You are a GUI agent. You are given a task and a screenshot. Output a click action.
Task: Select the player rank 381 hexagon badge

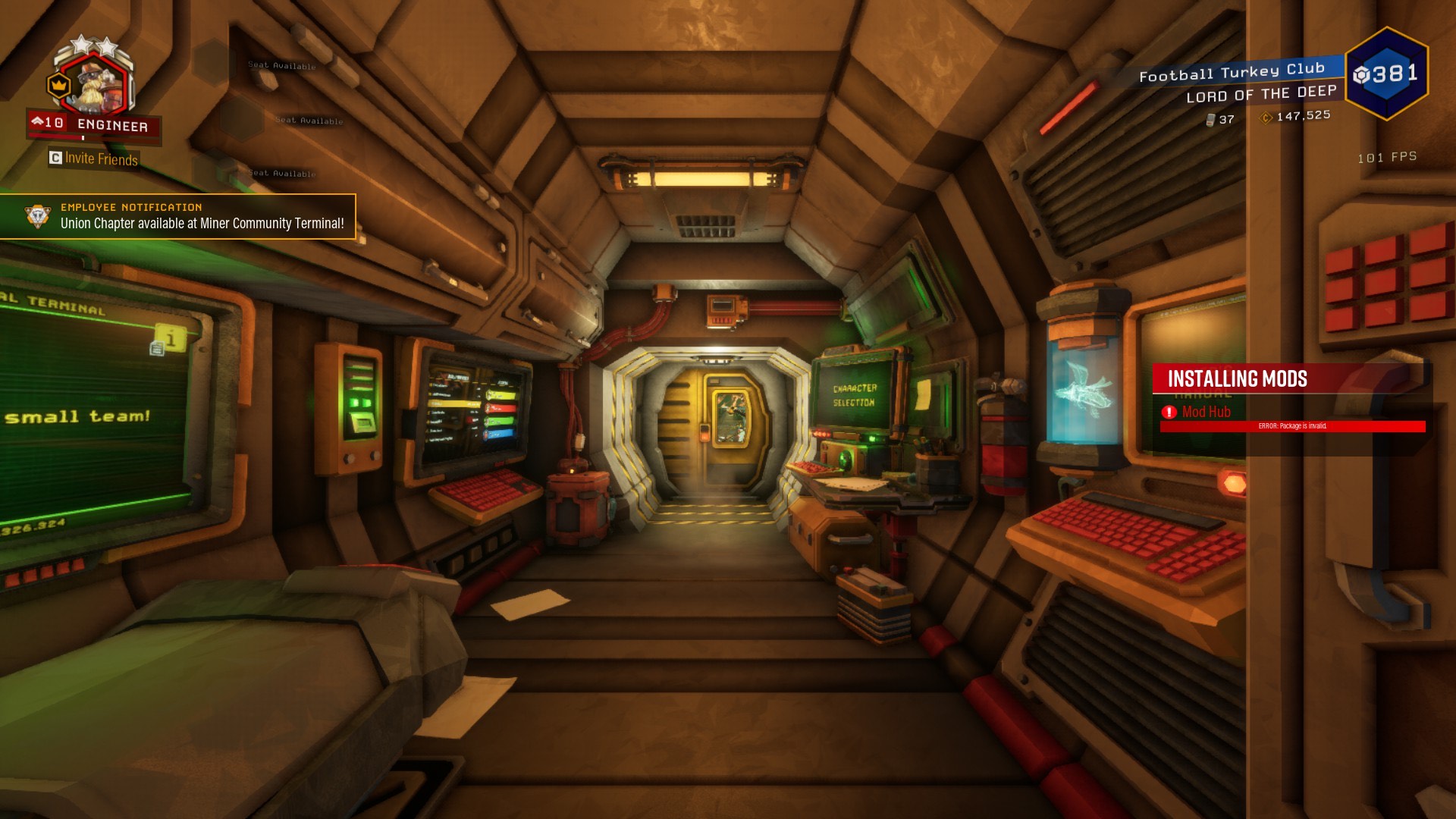click(x=1387, y=74)
